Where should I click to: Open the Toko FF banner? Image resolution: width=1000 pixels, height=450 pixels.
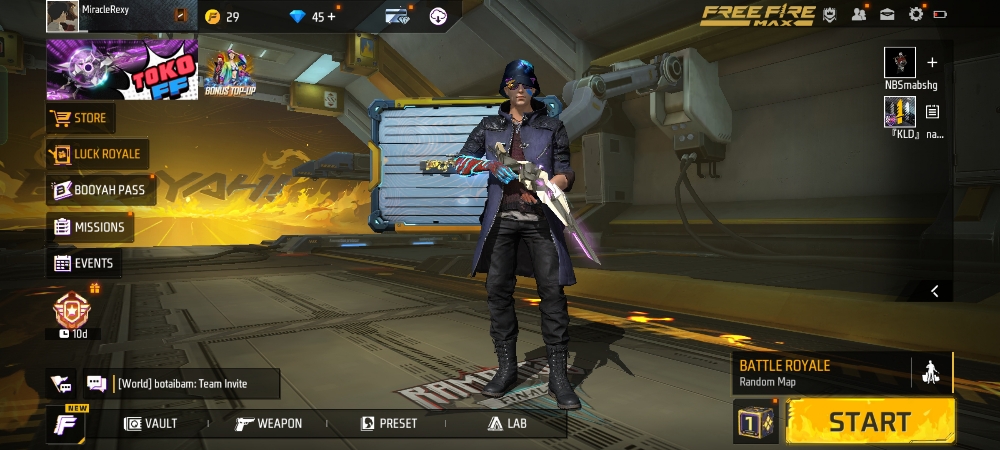coord(122,70)
